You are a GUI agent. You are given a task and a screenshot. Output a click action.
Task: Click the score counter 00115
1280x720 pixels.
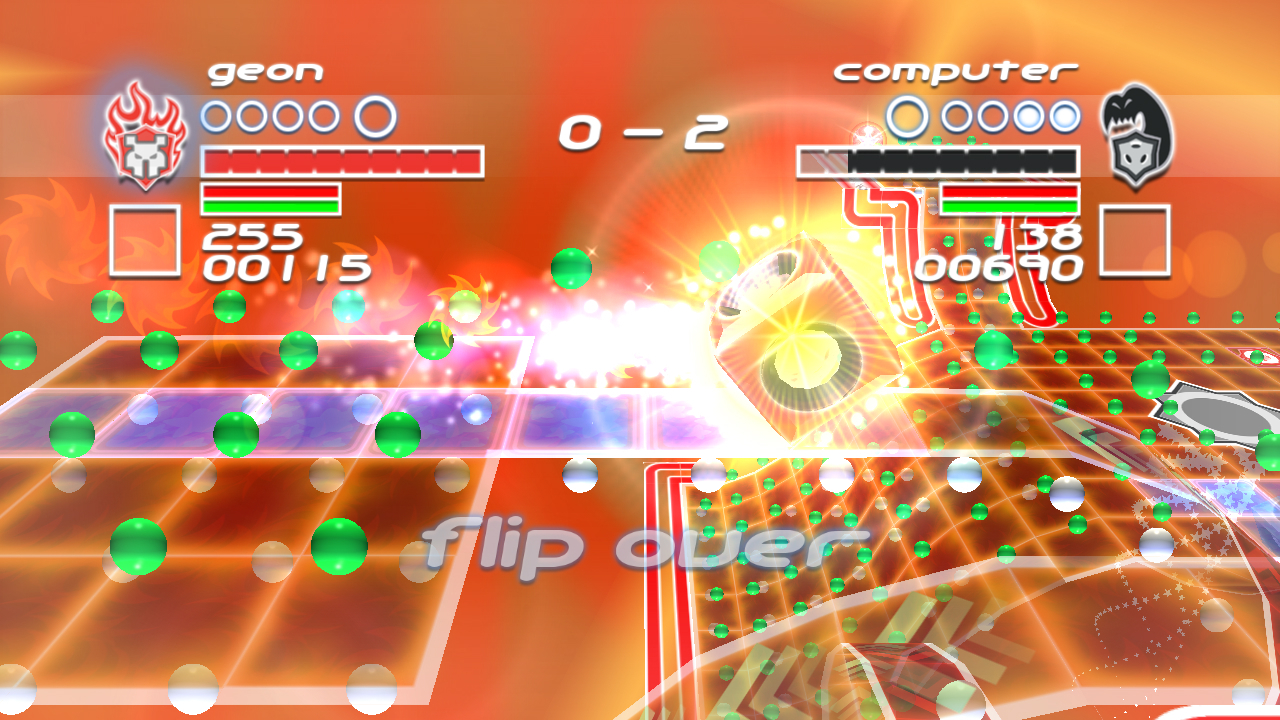(286, 267)
